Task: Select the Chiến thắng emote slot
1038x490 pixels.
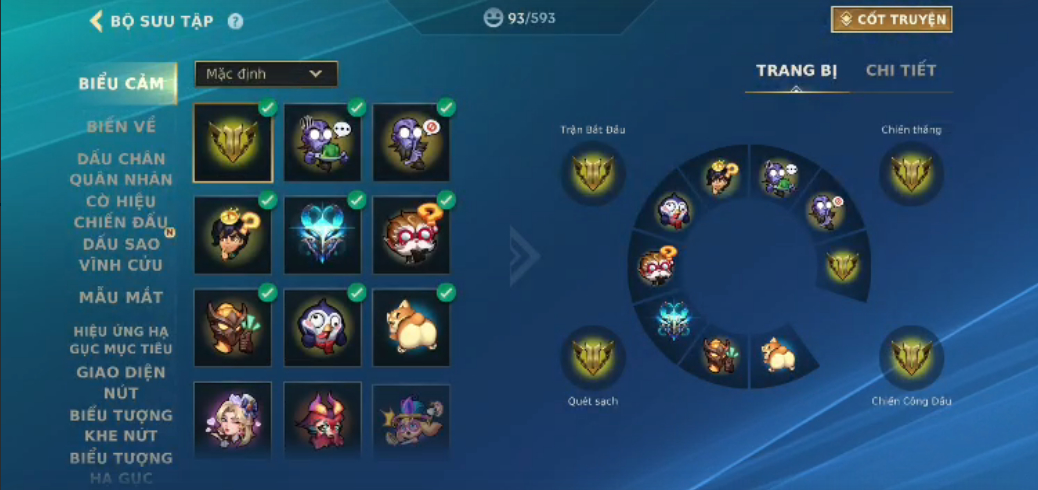Action: point(911,174)
